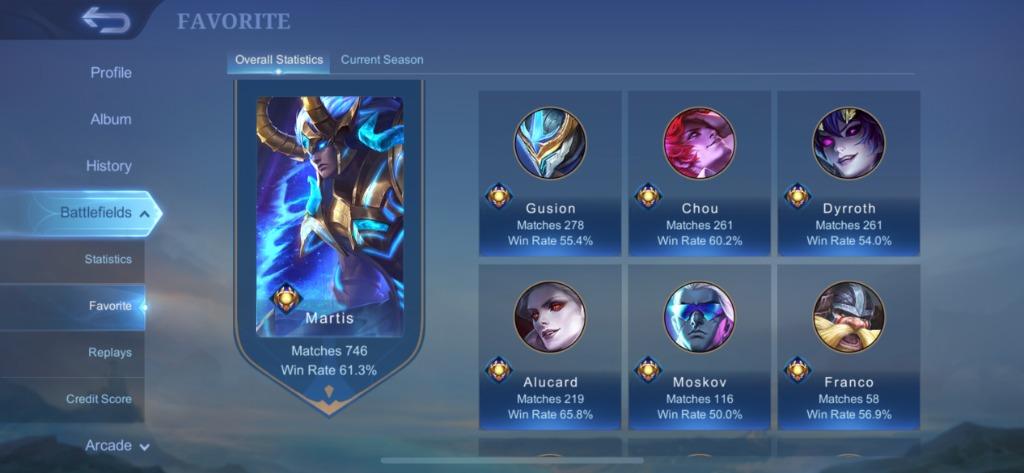The height and width of the screenshot is (473, 1024).
Task: Open the Chou hero card
Action: click(699, 174)
